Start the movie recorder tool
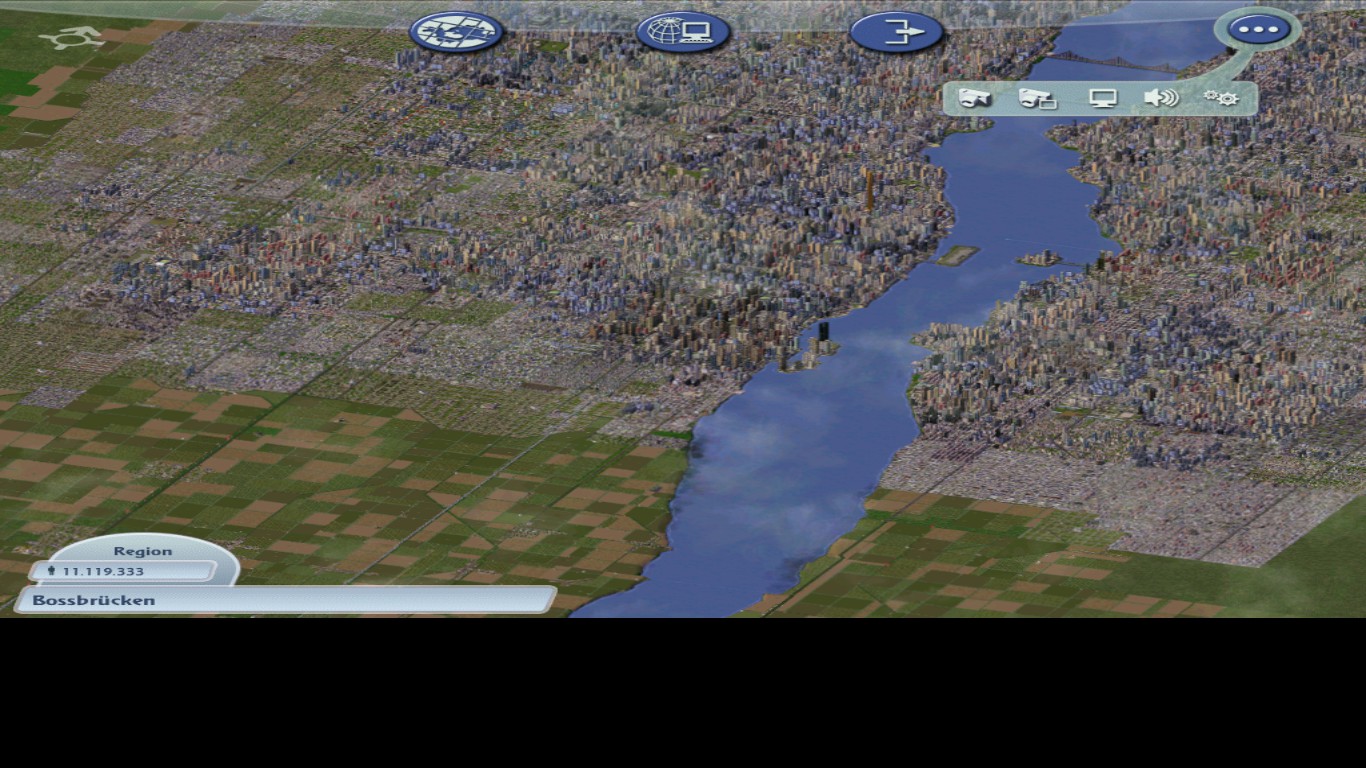The height and width of the screenshot is (768, 1366). click(x=1036, y=97)
